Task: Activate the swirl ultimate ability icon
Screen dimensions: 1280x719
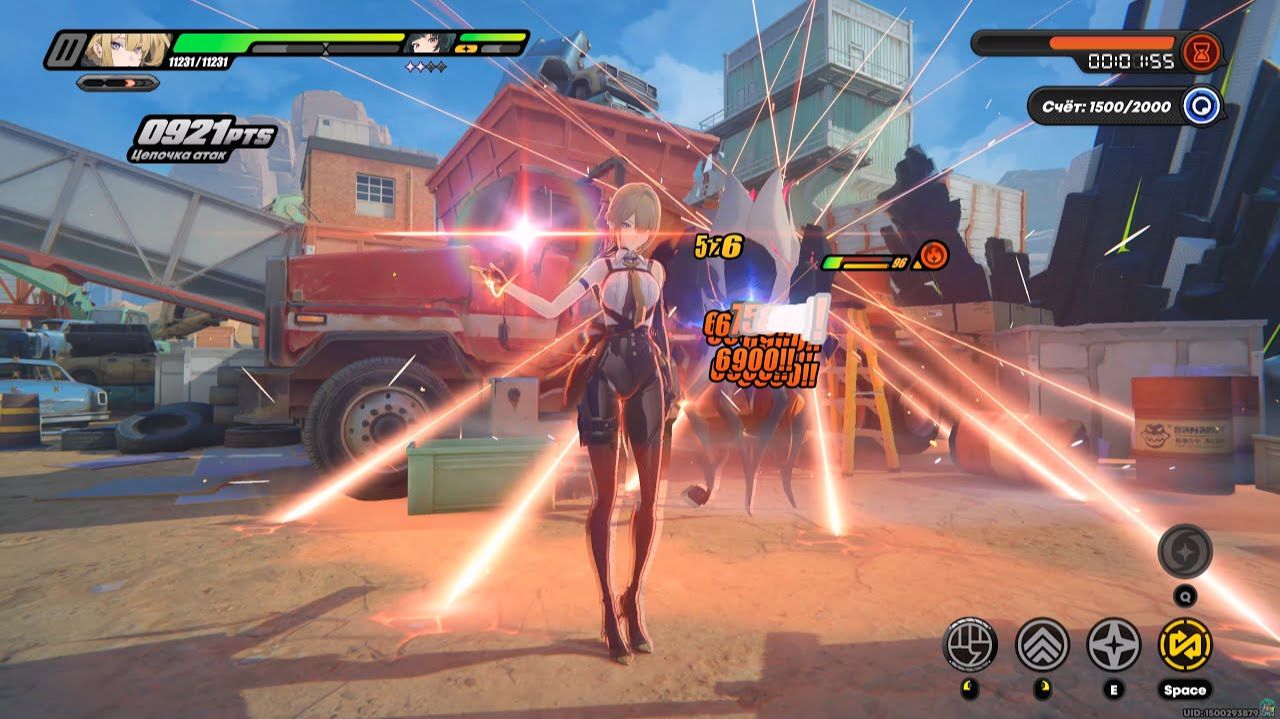Action: tap(1185, 552)
